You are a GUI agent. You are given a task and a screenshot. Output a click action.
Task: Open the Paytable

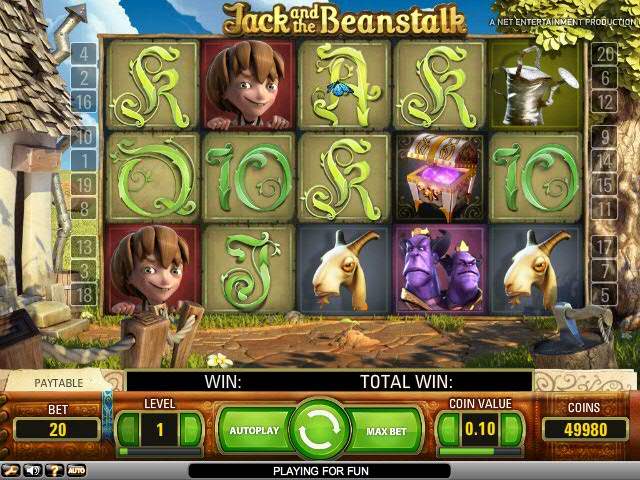pyautogui.click(x=60, y=382)
